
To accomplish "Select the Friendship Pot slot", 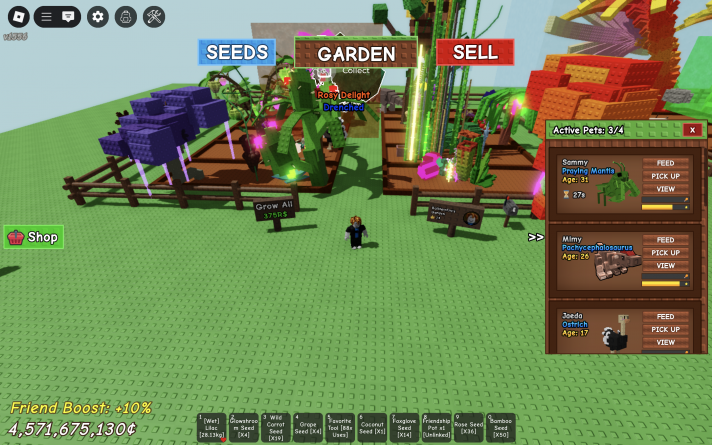I will 436,428.
